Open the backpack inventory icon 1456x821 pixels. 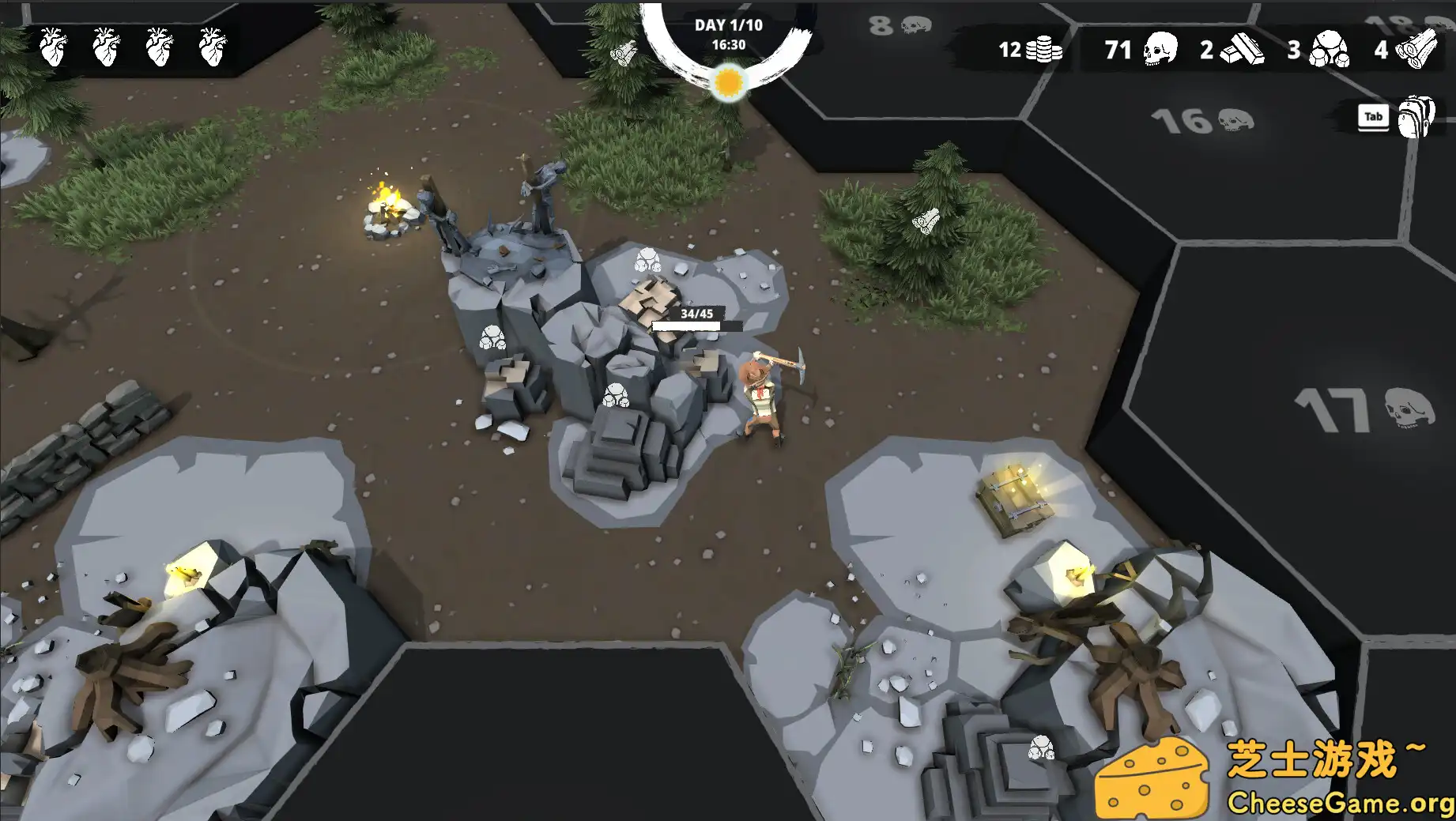coord(1415,115)
